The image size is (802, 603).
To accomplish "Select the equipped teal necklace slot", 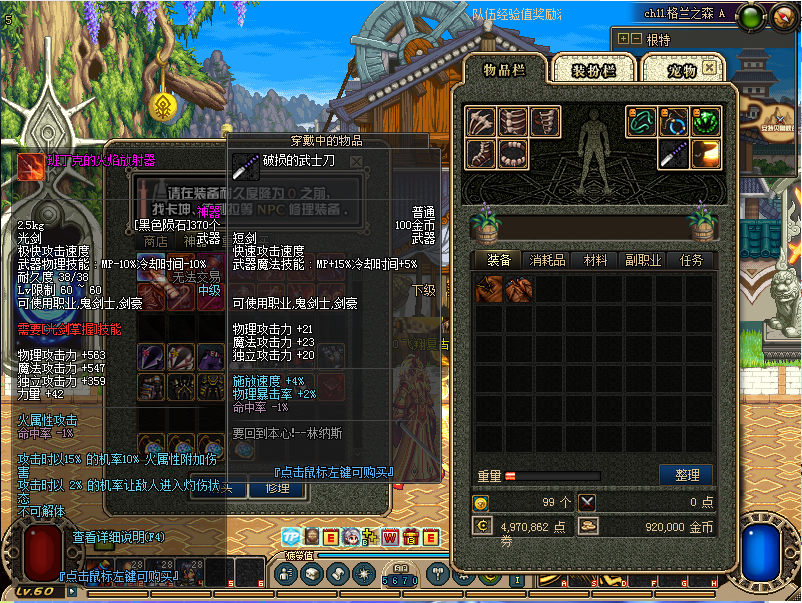I will 641,122.
